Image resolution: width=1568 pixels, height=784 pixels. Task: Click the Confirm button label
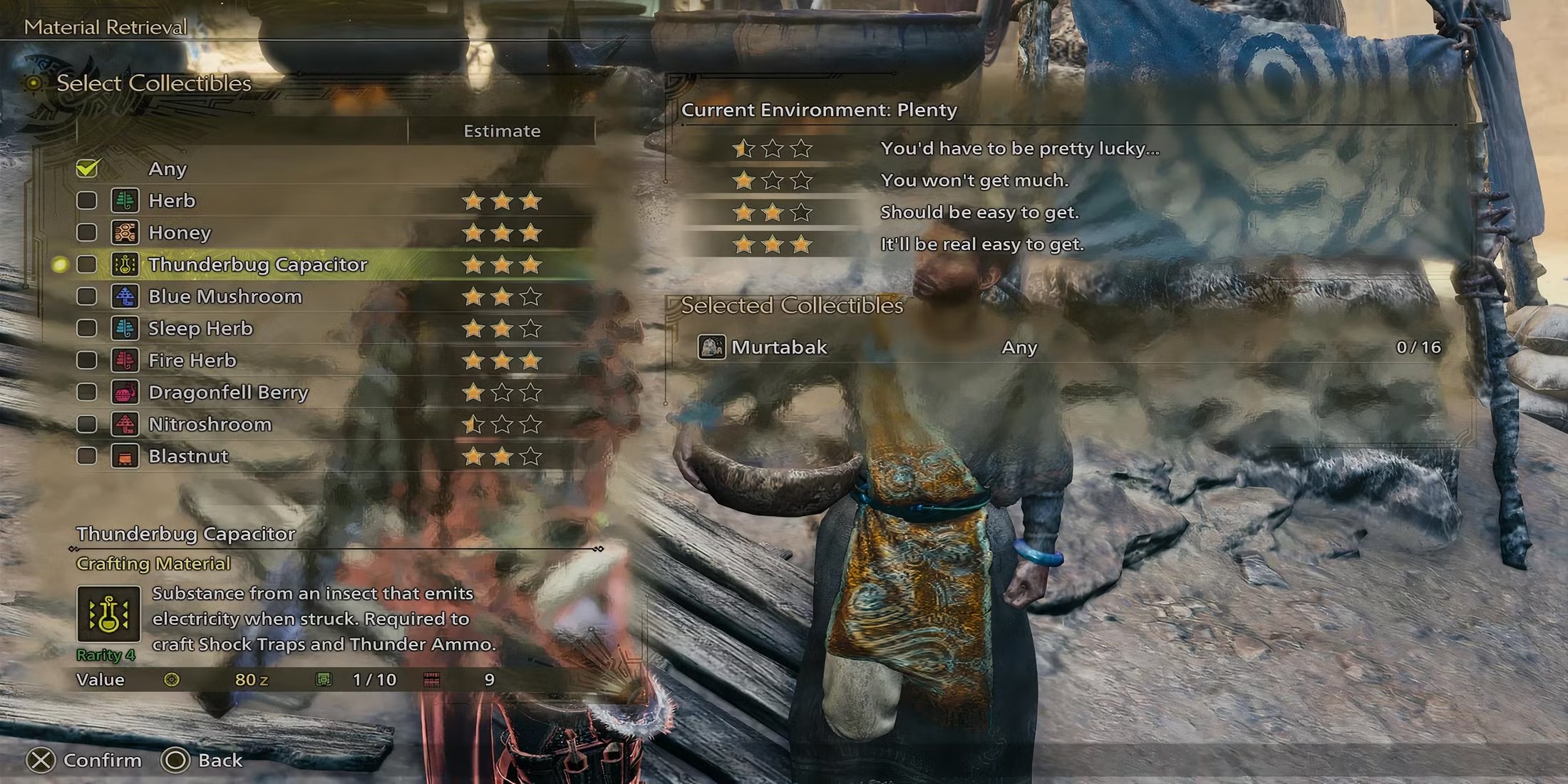pyautogui.click(x=102, y=760)
